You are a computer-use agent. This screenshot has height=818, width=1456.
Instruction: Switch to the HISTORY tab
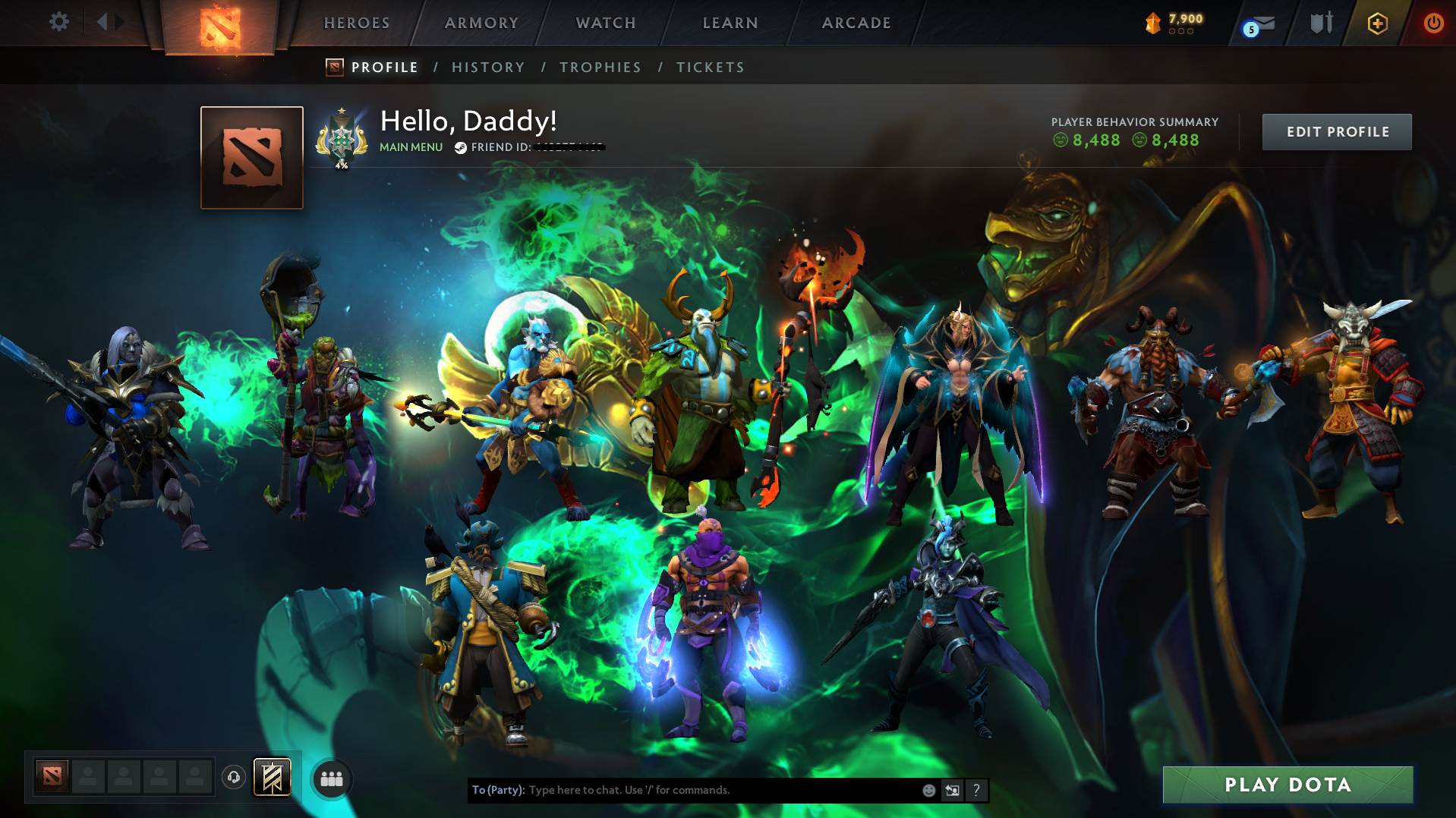487,67
